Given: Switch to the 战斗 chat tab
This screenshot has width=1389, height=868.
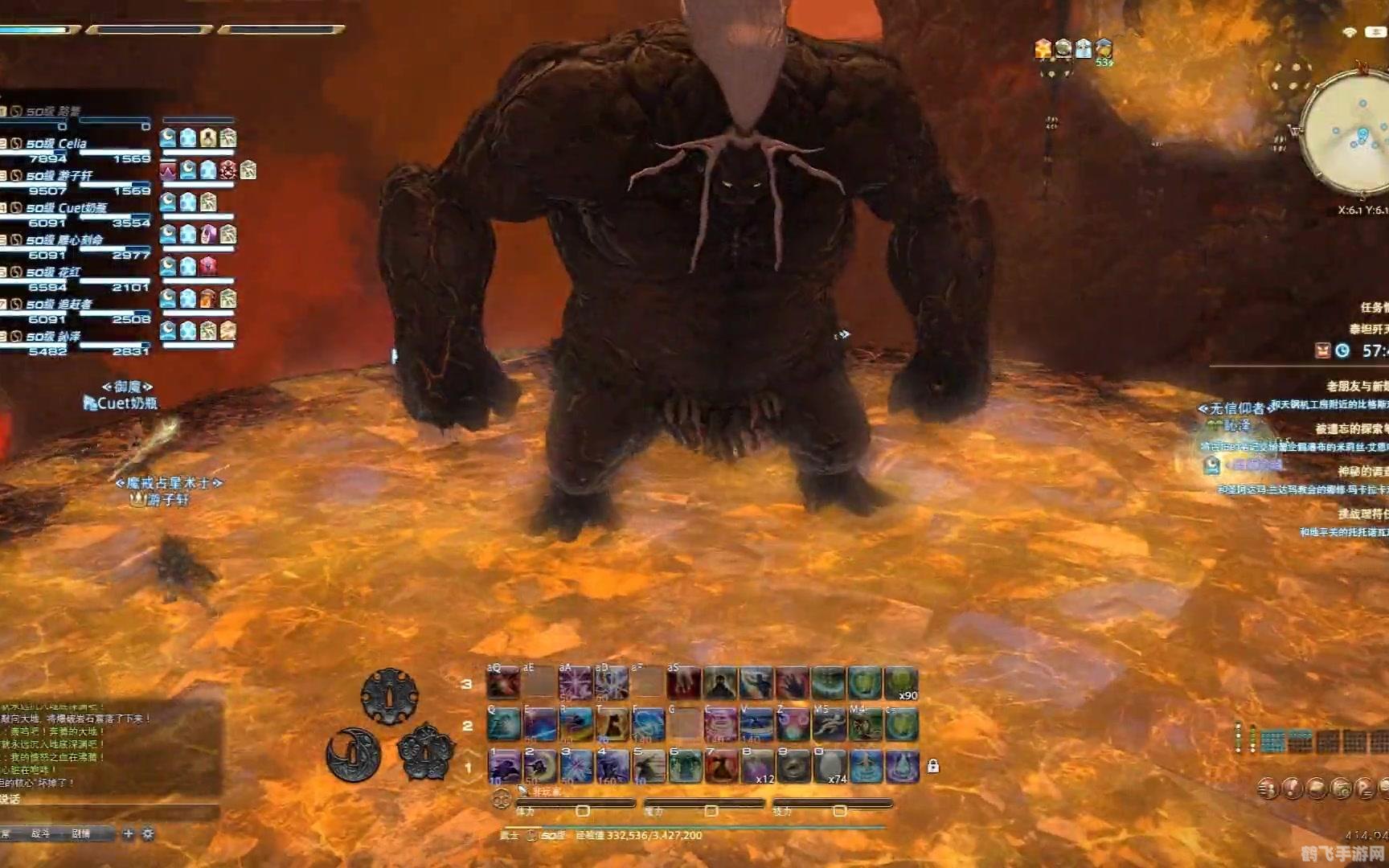Looking at the screenshot, I should [41, 834].
